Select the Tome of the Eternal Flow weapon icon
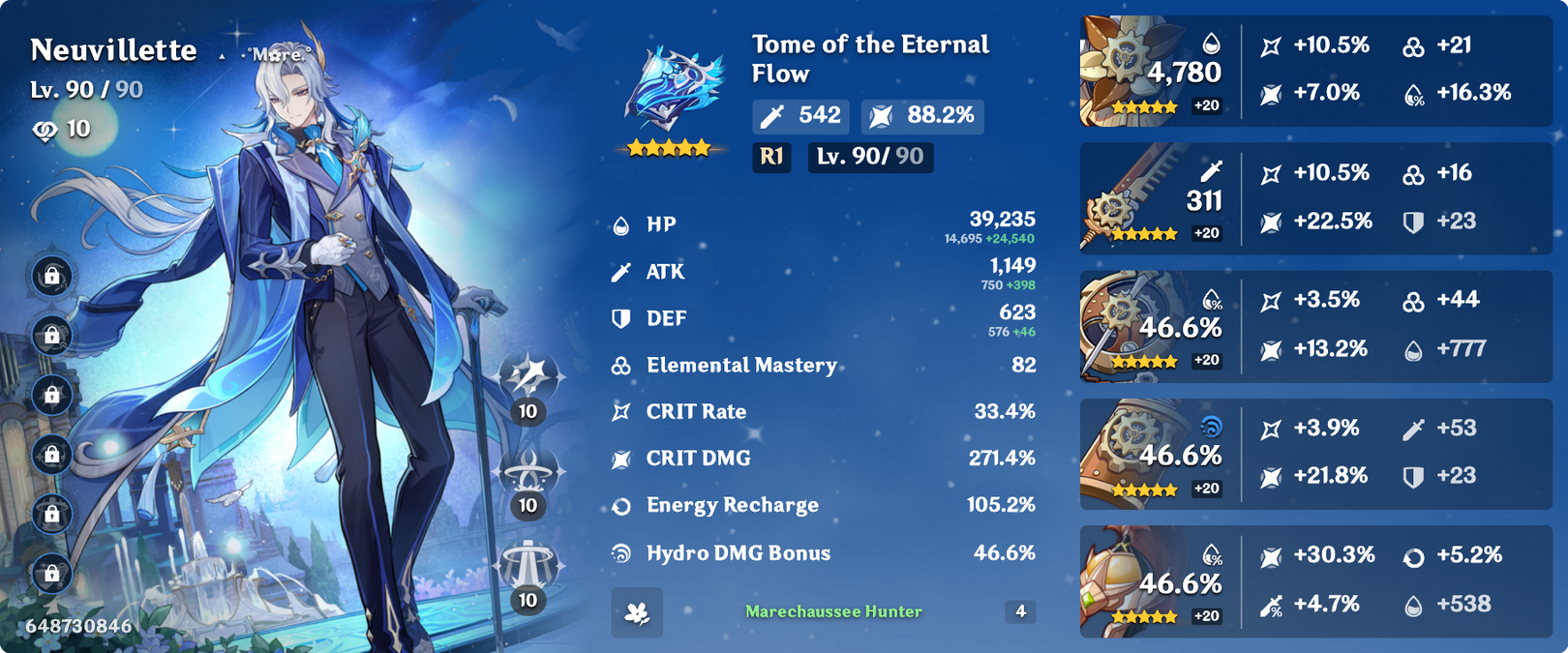This screenshot has height=653, width=1568. point(675,89)
